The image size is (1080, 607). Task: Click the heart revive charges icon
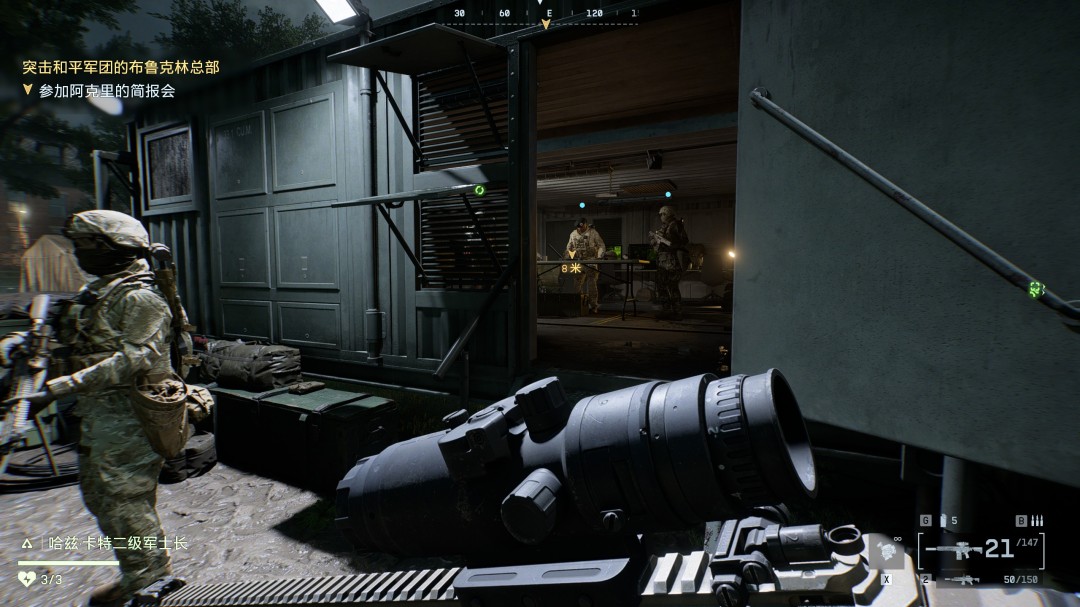(27, 578)
